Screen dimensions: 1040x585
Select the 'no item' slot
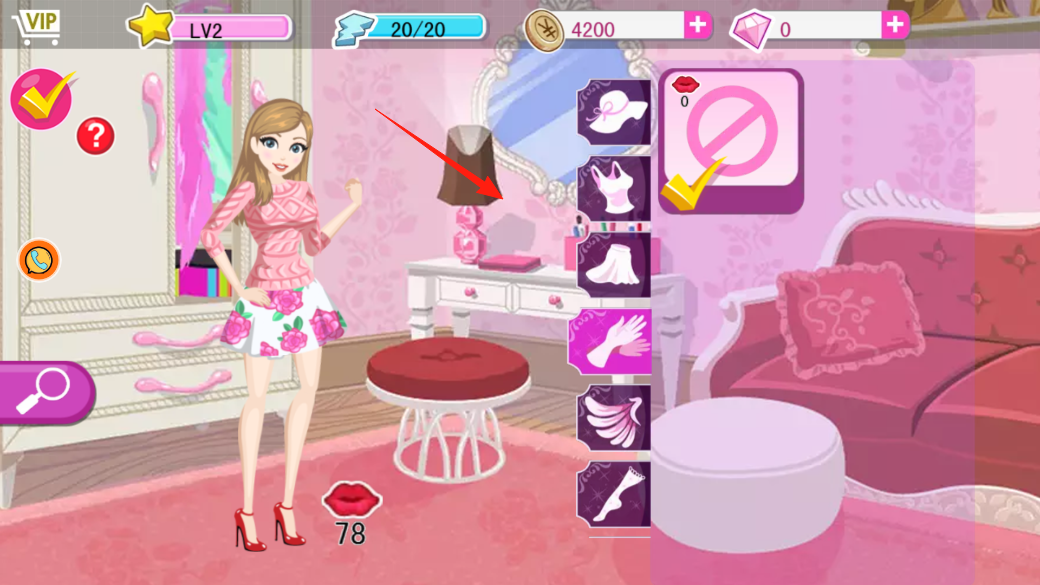731,140
